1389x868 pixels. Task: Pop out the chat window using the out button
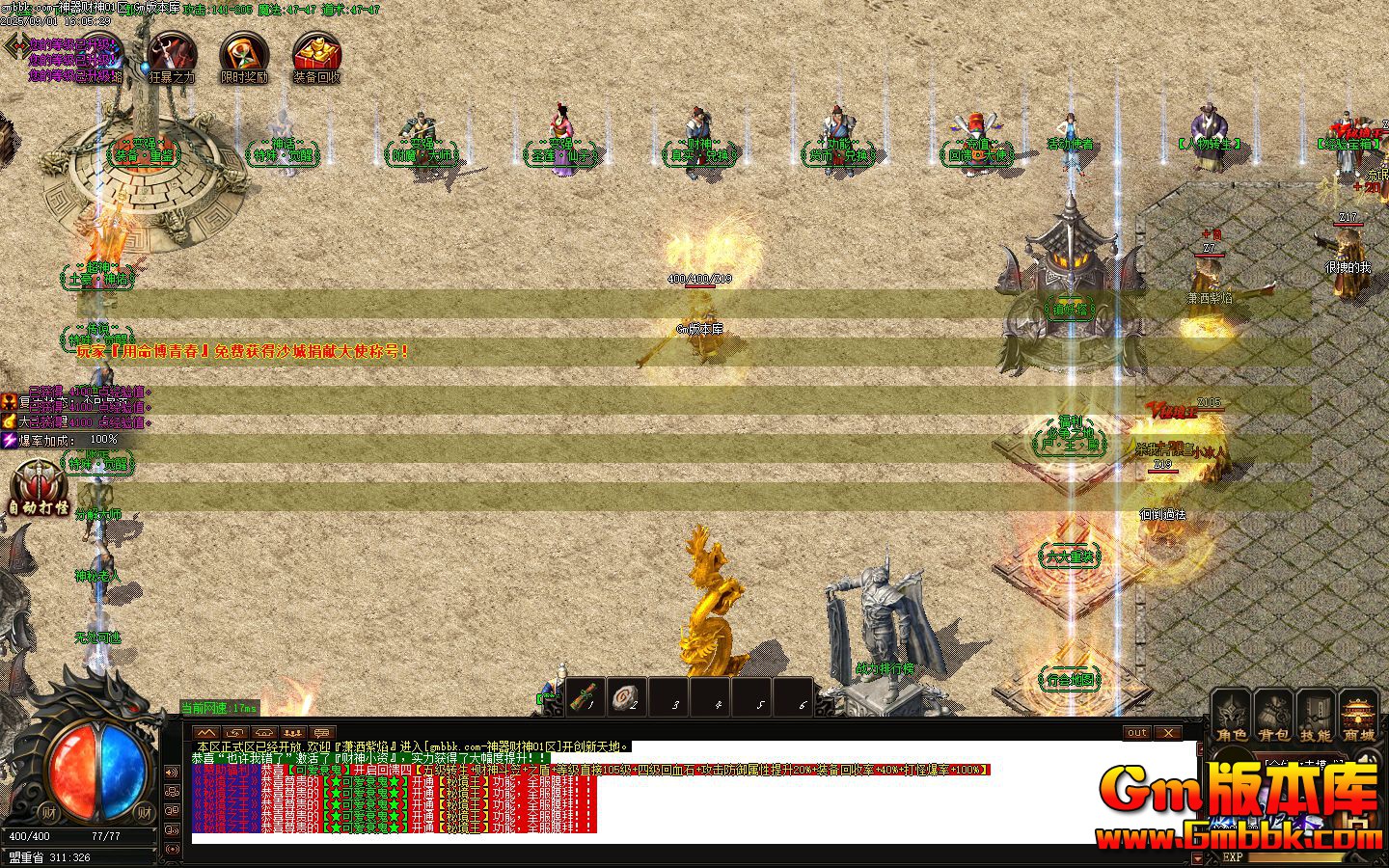tap(1136, 733)
